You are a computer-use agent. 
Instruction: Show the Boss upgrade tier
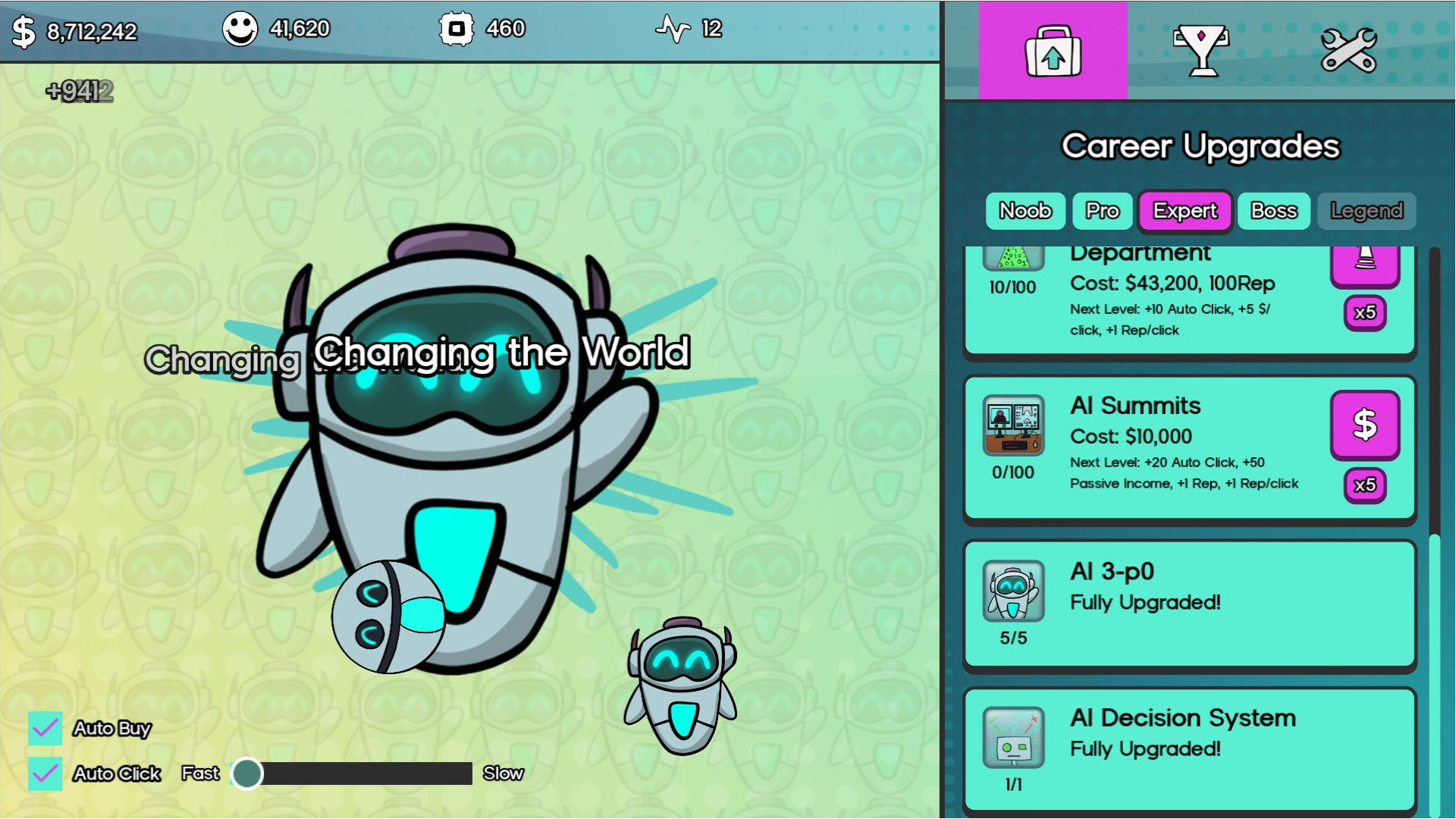1273,211
